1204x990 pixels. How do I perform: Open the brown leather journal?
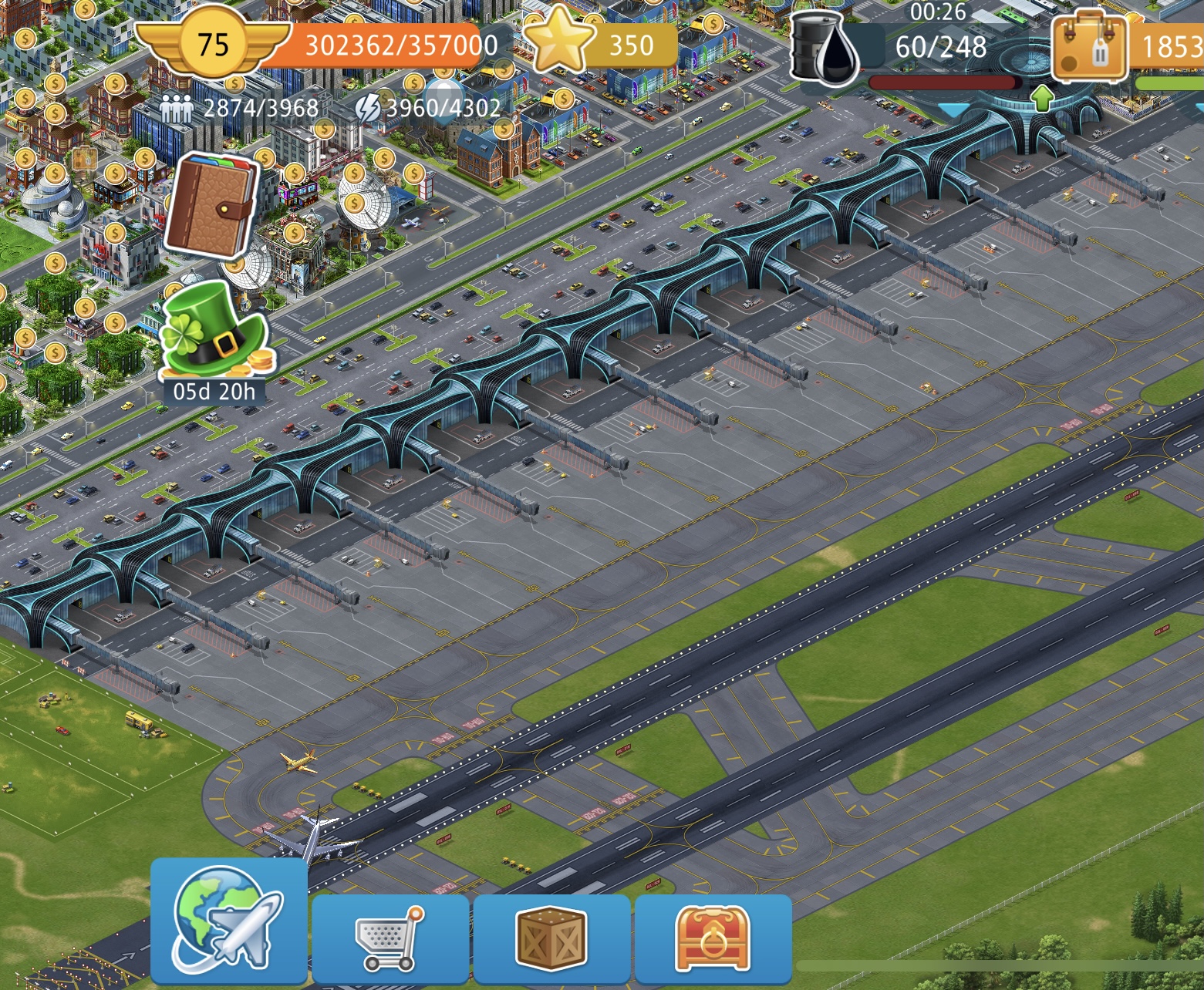214,203
